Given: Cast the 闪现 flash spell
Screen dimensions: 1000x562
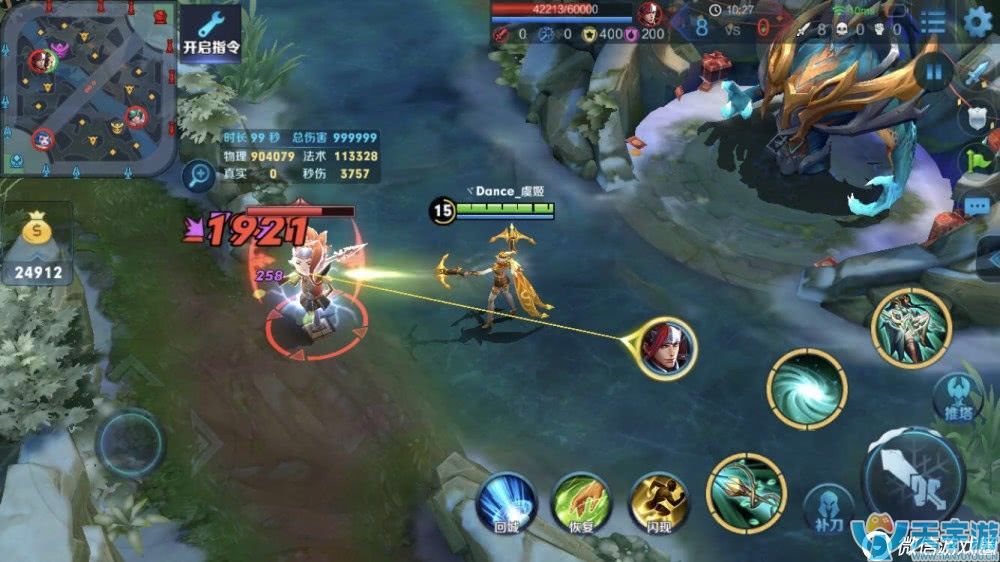Looking at the screenshot, I should click(657, 501).
